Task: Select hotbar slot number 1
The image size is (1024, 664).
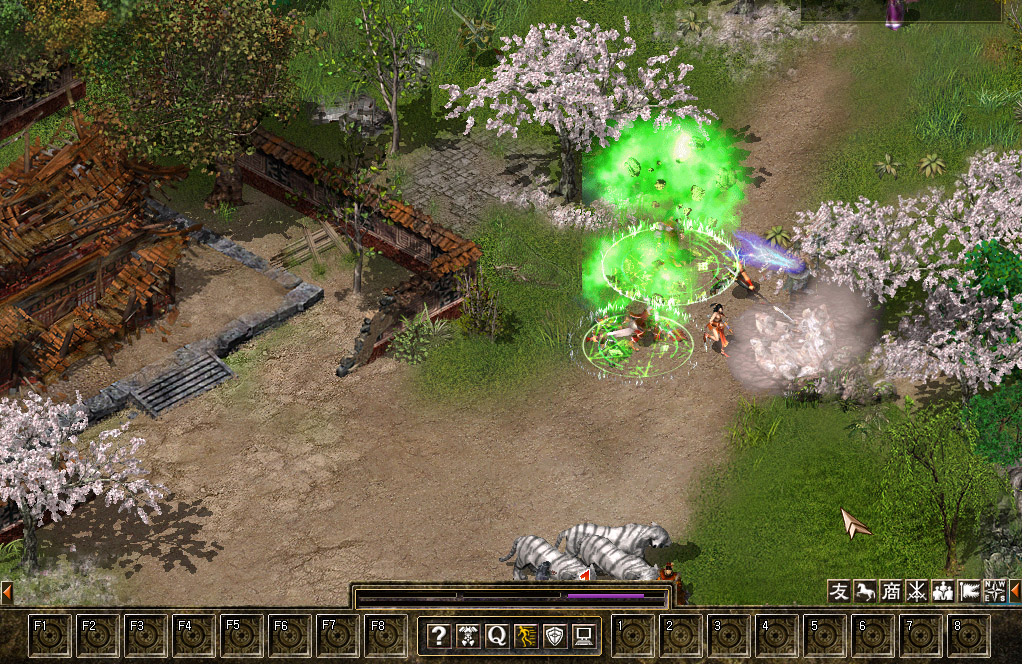Action: (x=633, y=635)
